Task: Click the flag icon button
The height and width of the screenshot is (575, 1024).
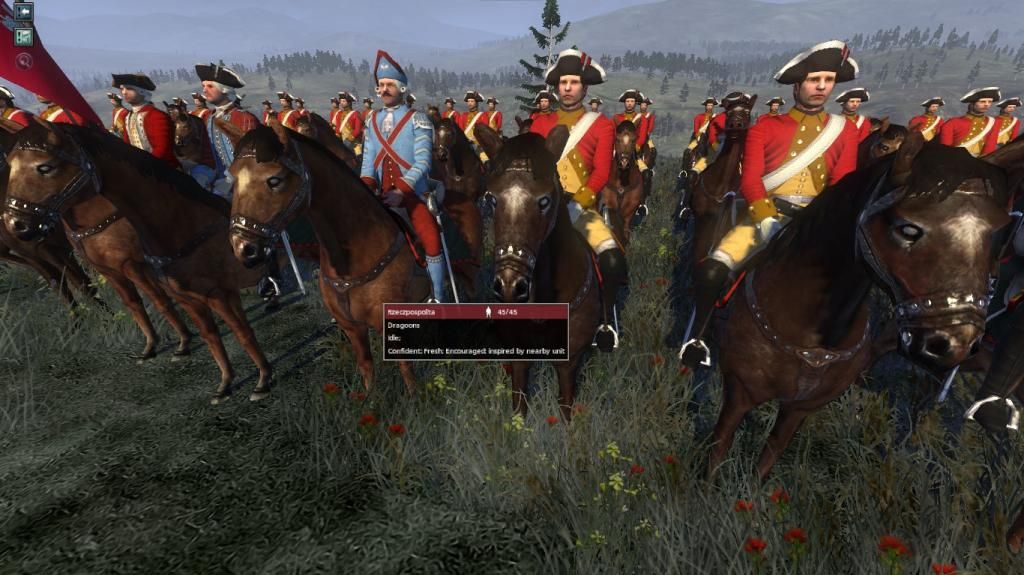Action: 23,36
